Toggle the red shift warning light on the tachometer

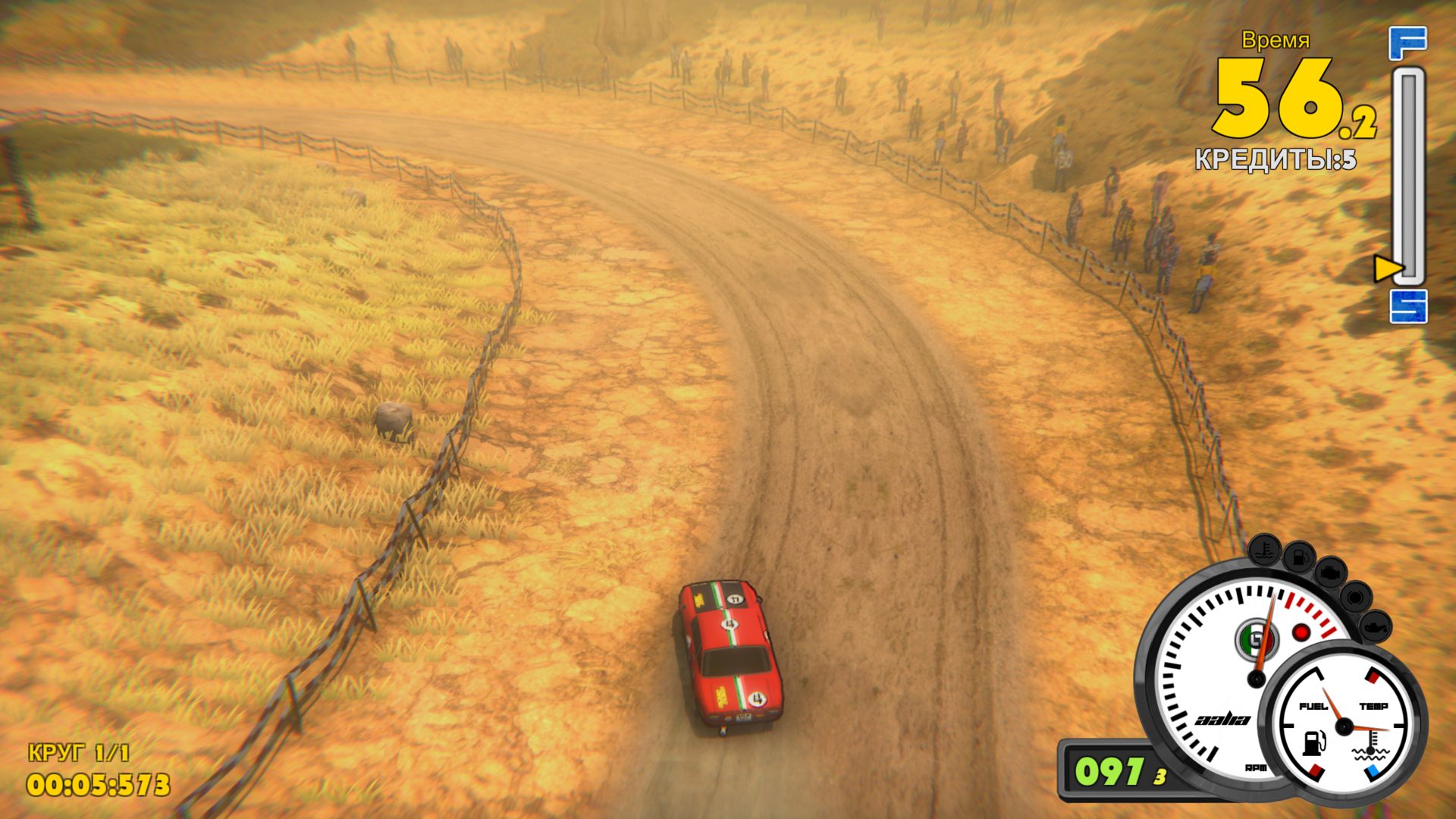click(1301, 632)
